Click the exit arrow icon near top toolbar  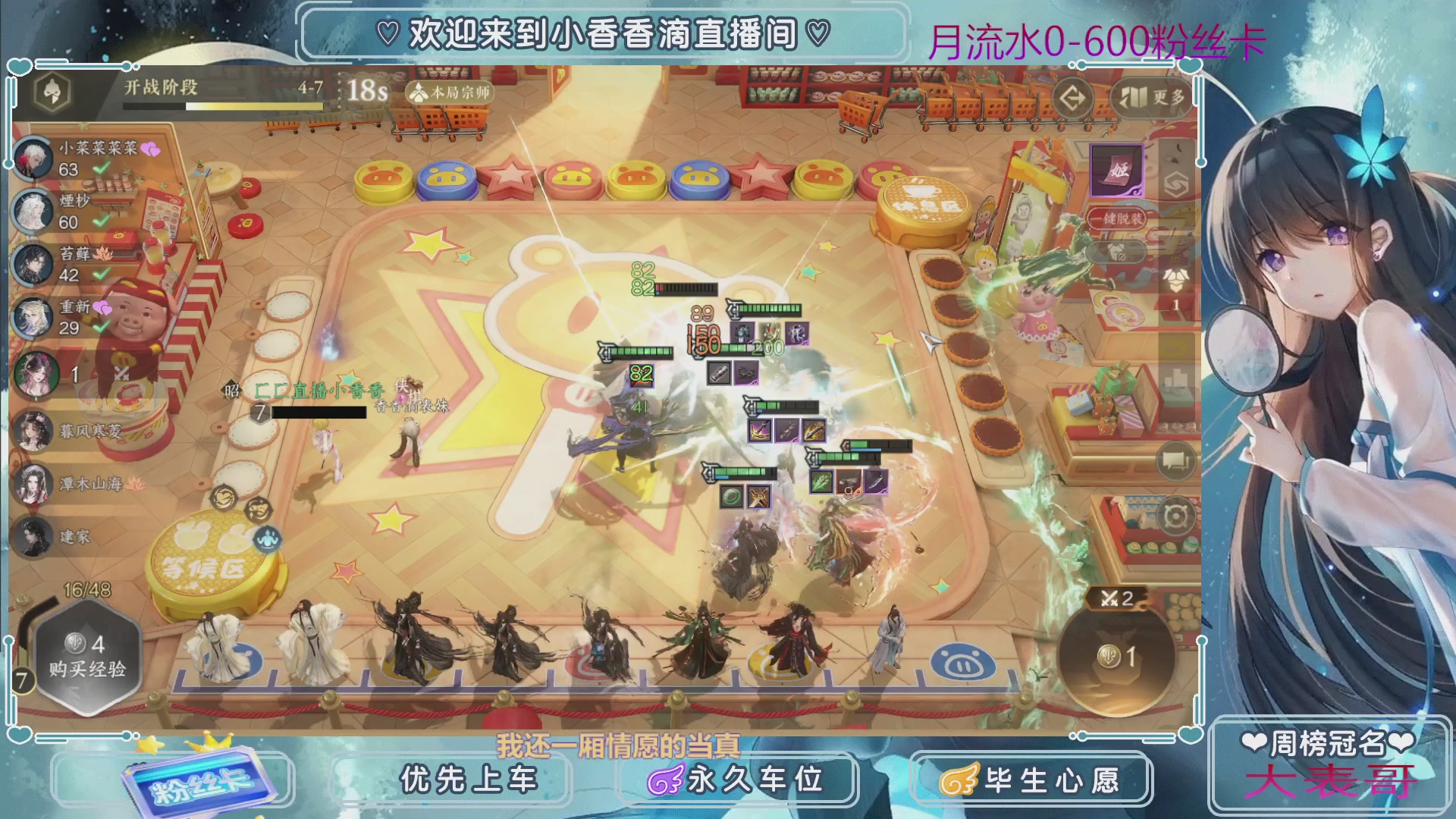pyautogui.click(x=1075, y=96)
